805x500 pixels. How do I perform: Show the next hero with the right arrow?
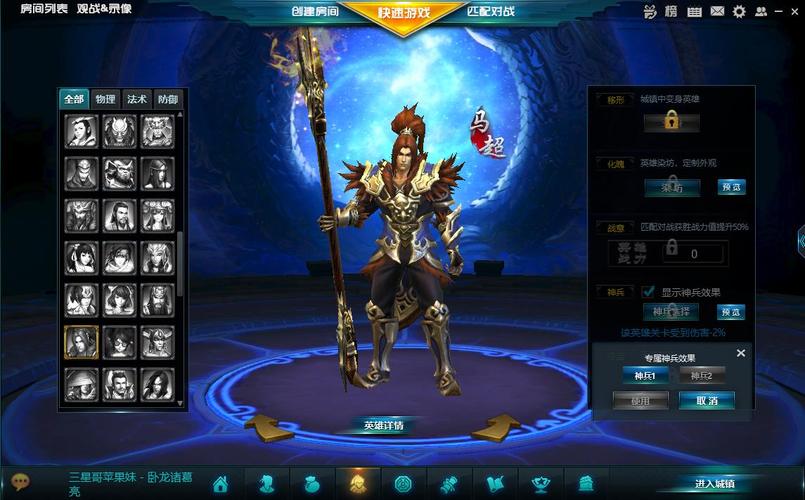(496, 428)
